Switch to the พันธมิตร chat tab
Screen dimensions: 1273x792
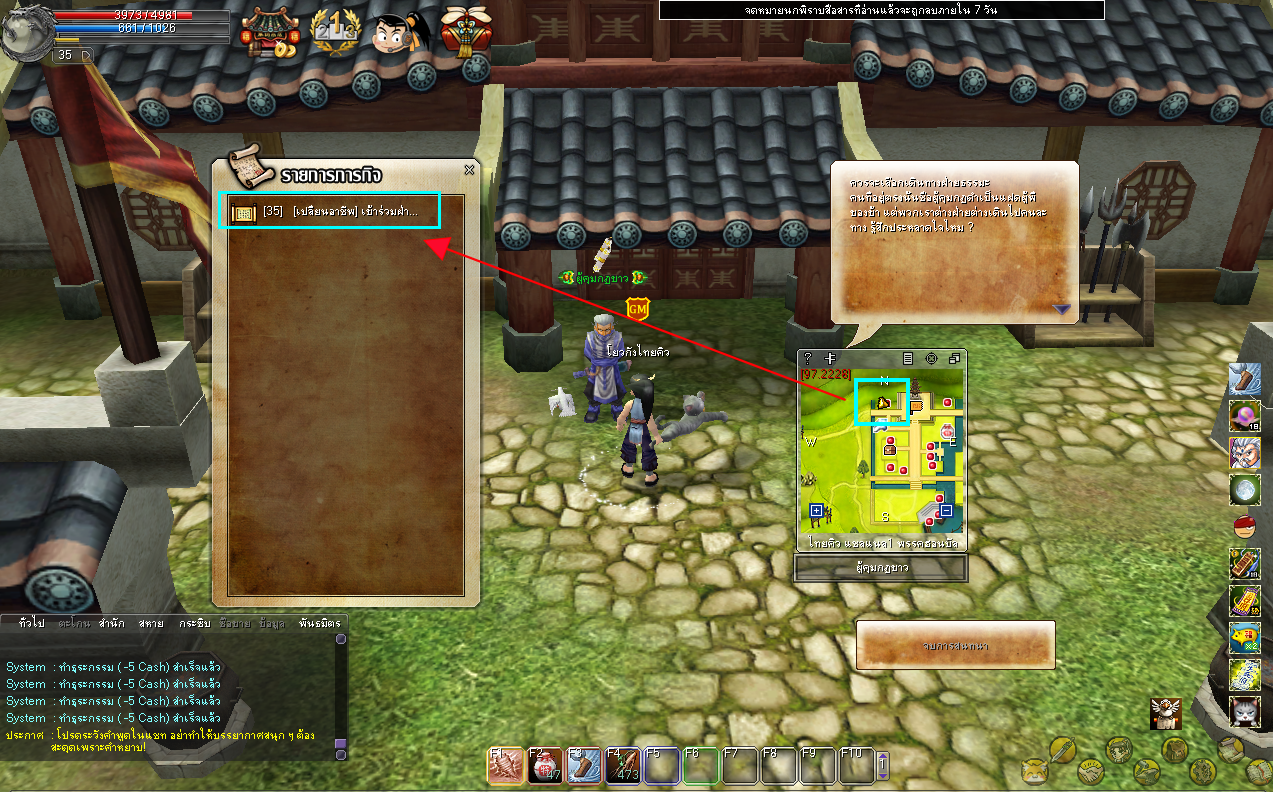(x=319, y=623)
